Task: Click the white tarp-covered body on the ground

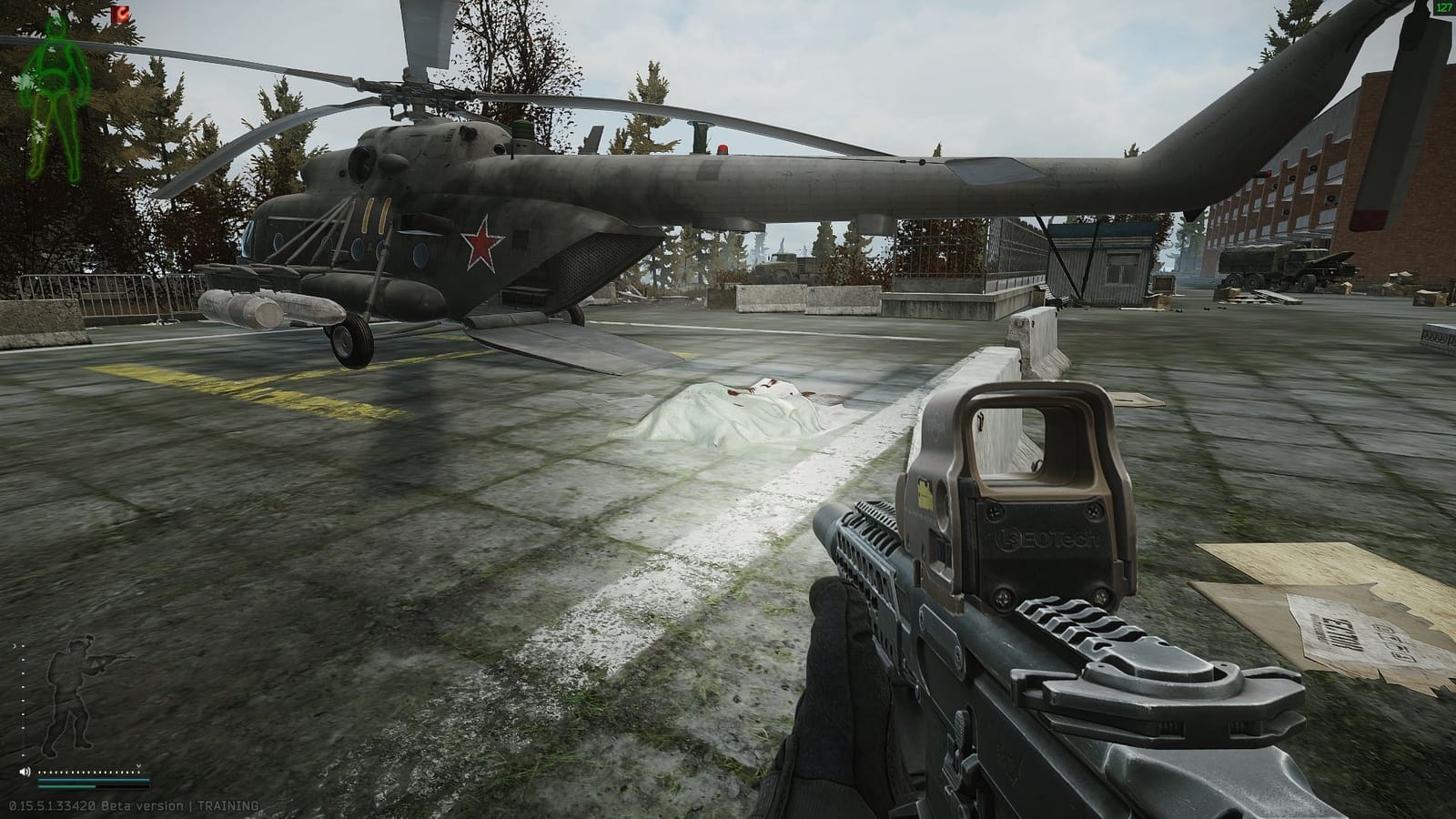Action: 737,409
